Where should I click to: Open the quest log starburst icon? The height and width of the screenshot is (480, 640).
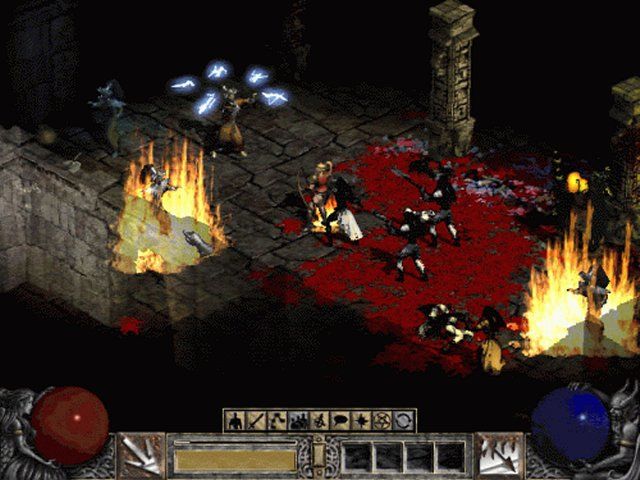click(362, 421)
